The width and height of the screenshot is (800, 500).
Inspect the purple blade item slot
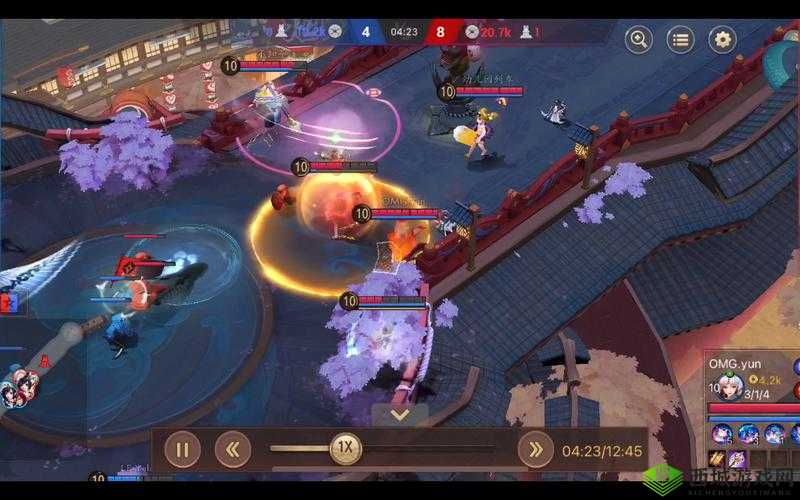coord(738,460)
